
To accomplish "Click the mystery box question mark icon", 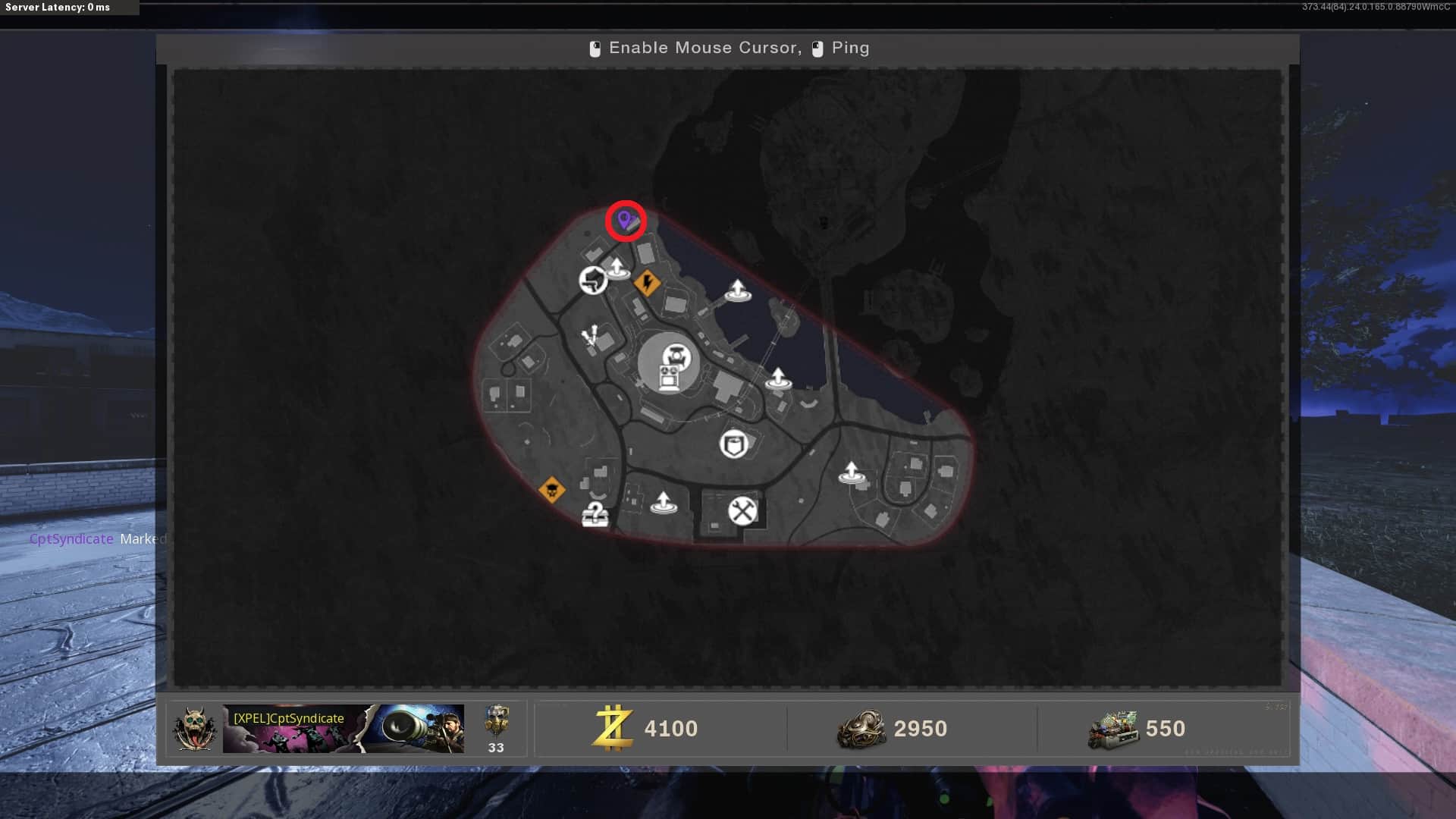I will click(x=595, y=514).
